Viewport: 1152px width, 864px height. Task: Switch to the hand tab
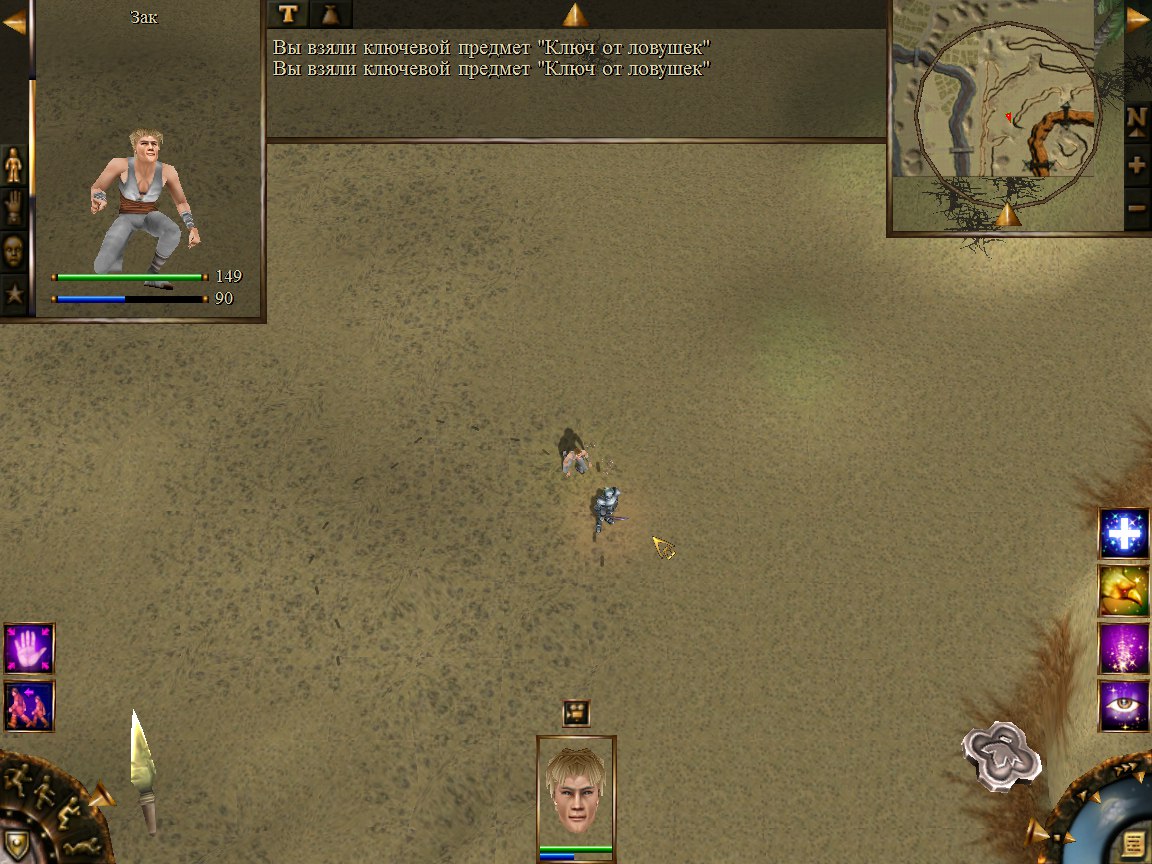click(14, 208)
